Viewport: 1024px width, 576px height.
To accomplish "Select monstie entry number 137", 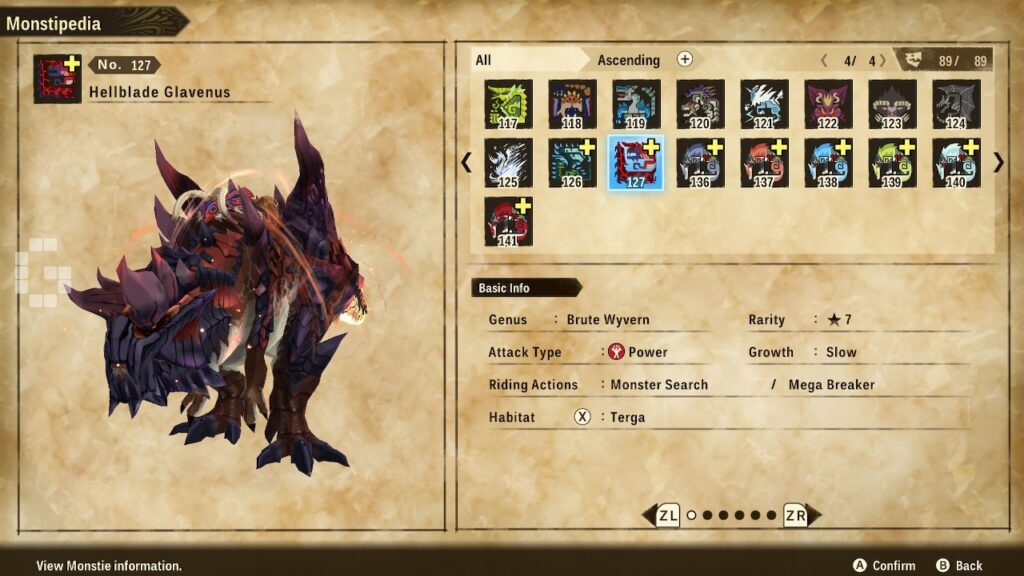I will [765, 163].
